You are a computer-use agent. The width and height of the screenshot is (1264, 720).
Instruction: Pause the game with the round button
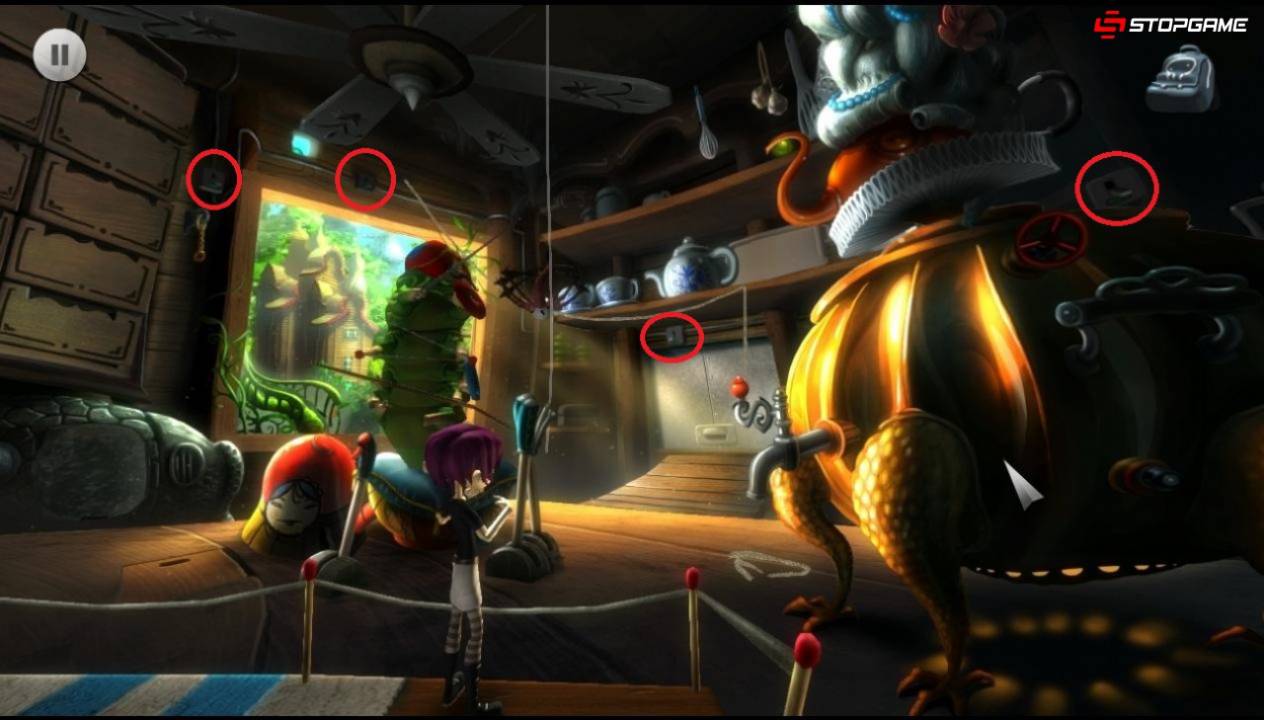pyautogui.click(x=59, y=54)
